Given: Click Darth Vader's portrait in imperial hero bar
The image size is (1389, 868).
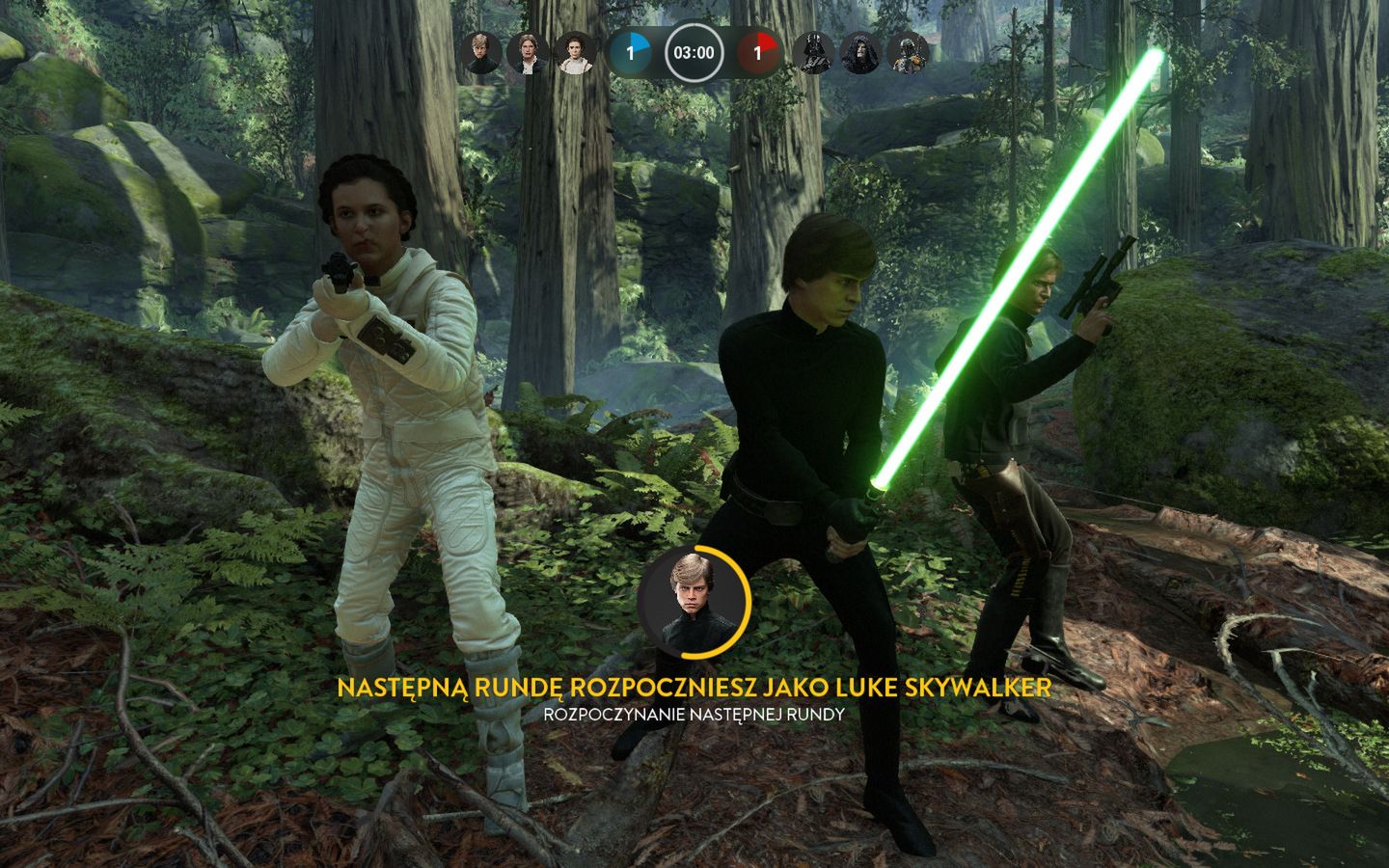Looking at the screenshot, I should coord(815,51).
